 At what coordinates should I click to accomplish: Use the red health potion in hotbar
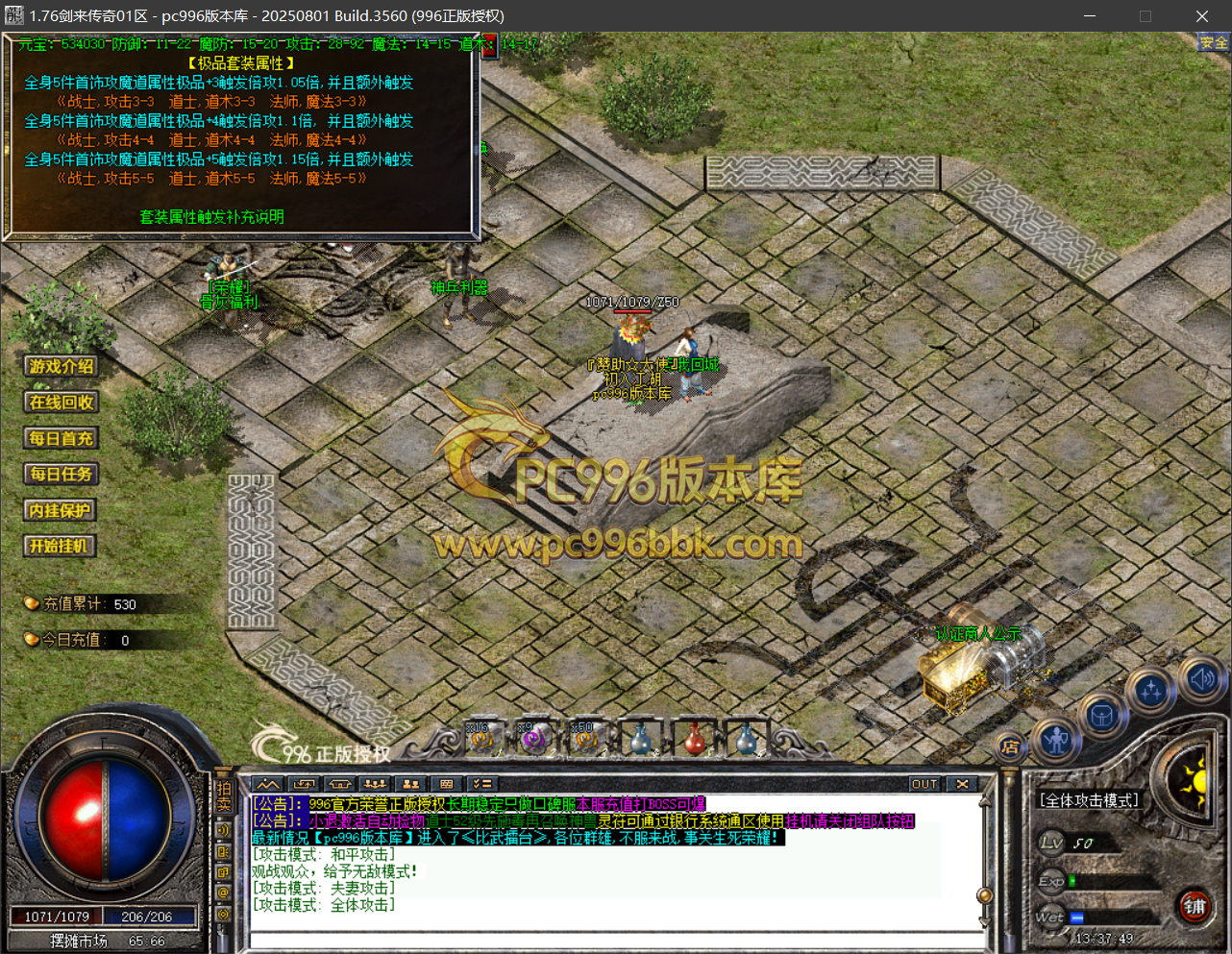(x=695, y=739)
